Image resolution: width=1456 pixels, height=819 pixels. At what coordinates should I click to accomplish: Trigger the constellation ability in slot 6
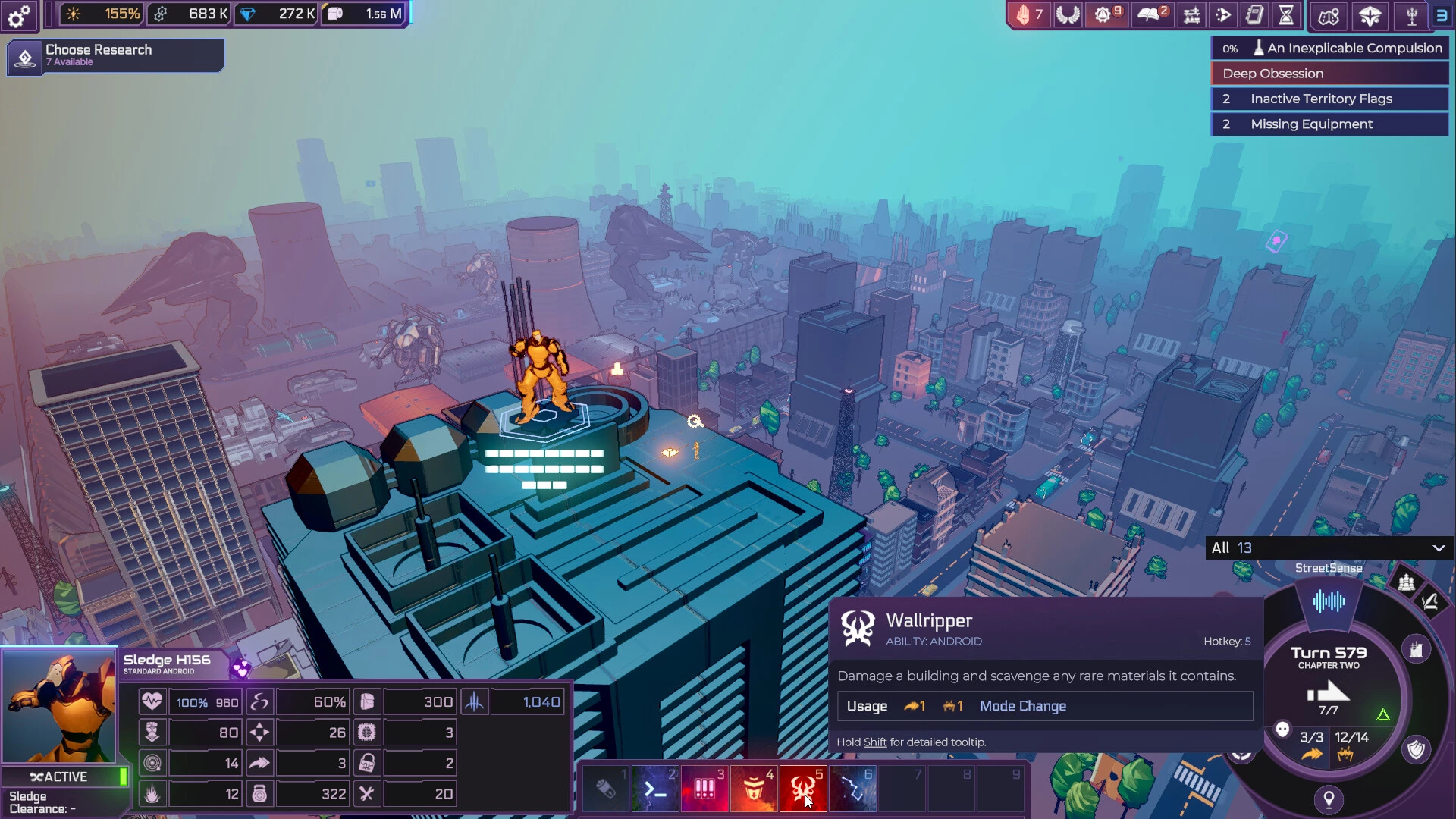[x=852, y=789]
